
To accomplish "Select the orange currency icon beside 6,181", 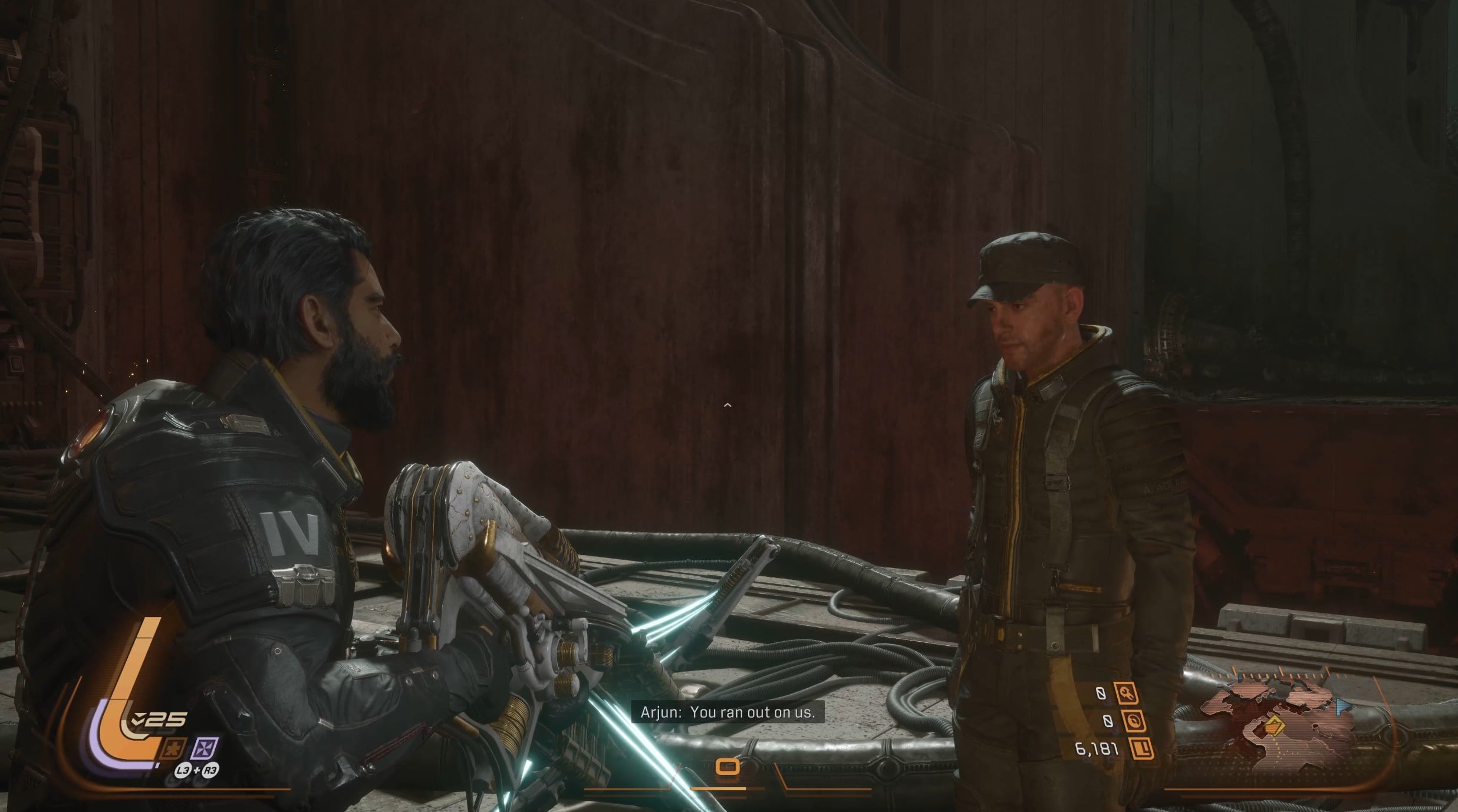I will pyautogui.click(x=1141, y=749).
